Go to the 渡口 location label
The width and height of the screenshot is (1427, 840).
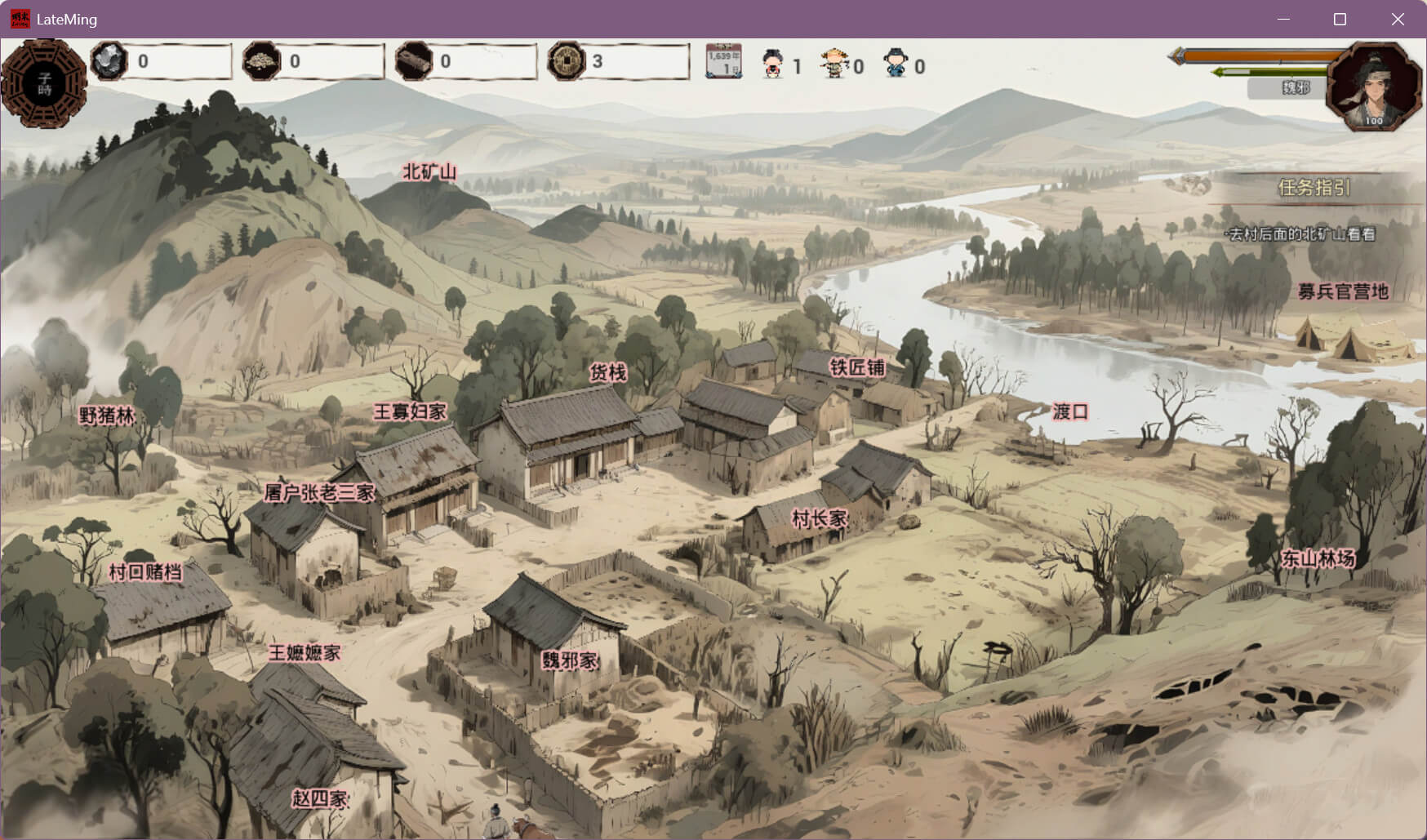(1070, 411)
